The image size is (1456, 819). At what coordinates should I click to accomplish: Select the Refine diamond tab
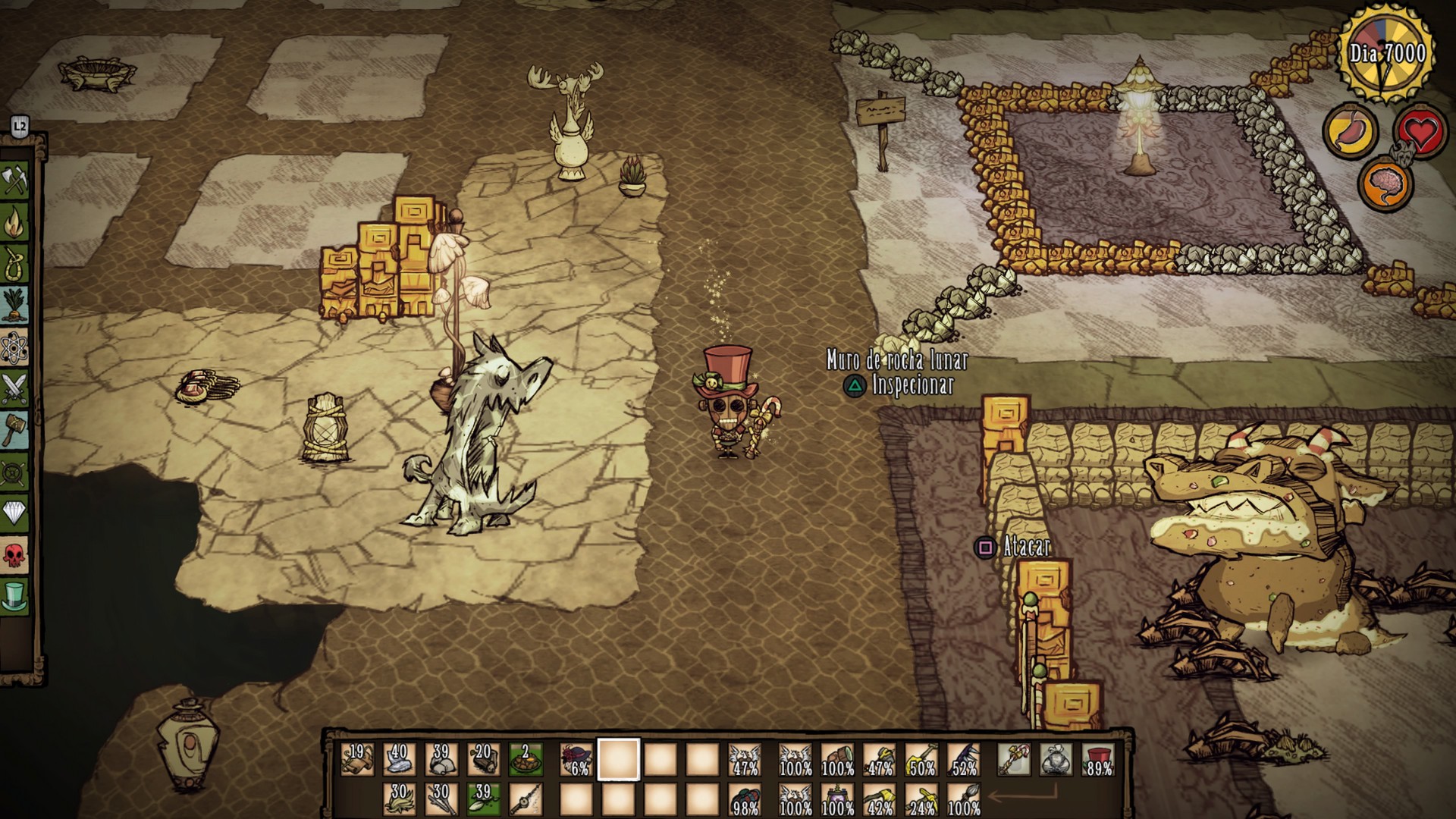[15, 514]
